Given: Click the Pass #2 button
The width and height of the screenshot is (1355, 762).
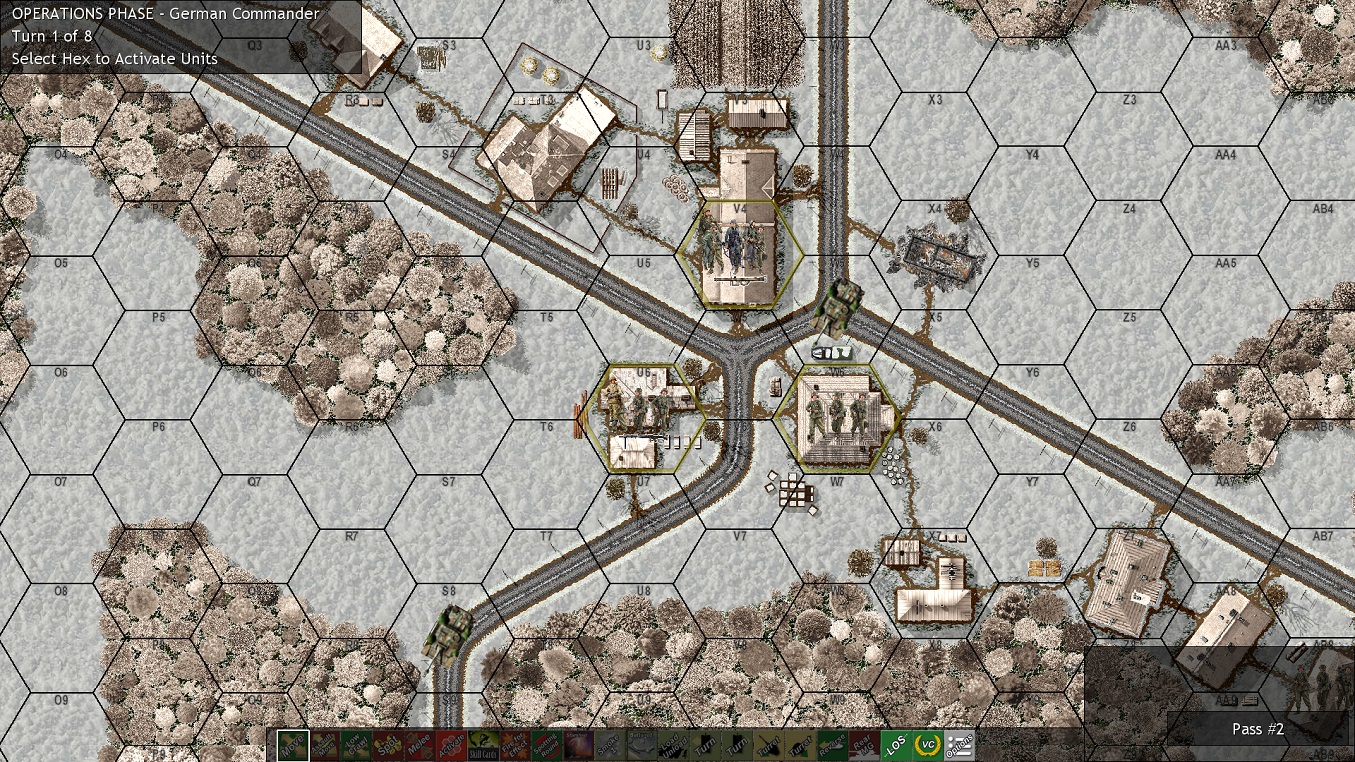Looking at the screenshot, I should 1258,729.
